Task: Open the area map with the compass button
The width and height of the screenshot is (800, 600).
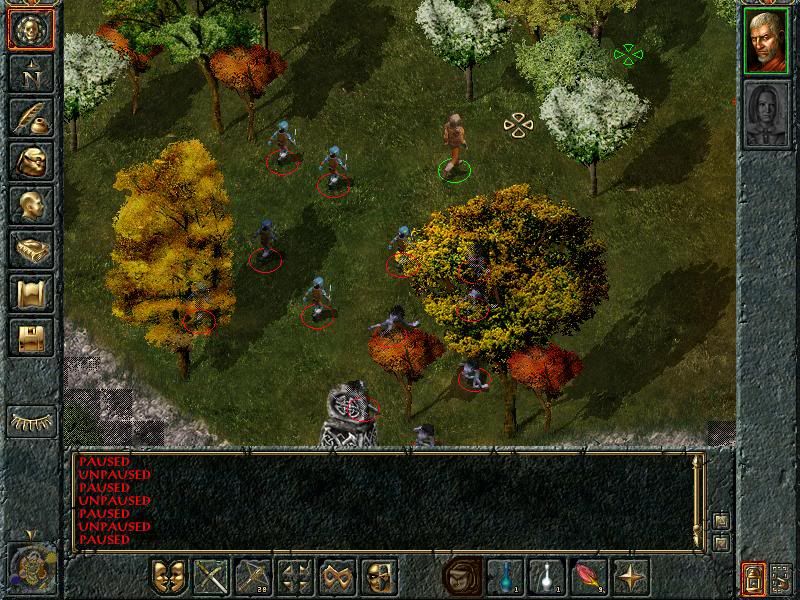Action: (x=31, y=73)
